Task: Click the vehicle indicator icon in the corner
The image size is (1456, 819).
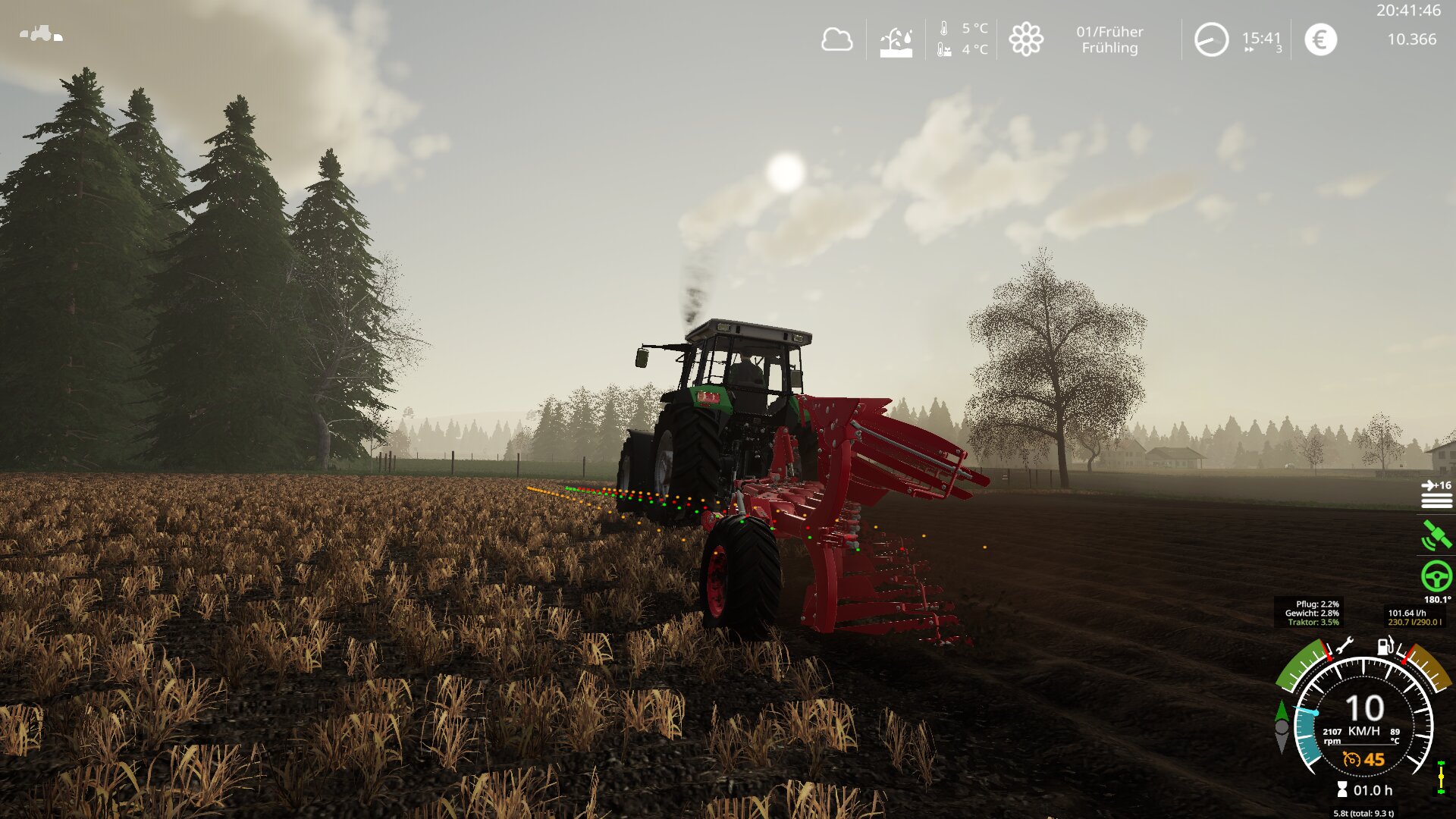Action: point(41,33)
